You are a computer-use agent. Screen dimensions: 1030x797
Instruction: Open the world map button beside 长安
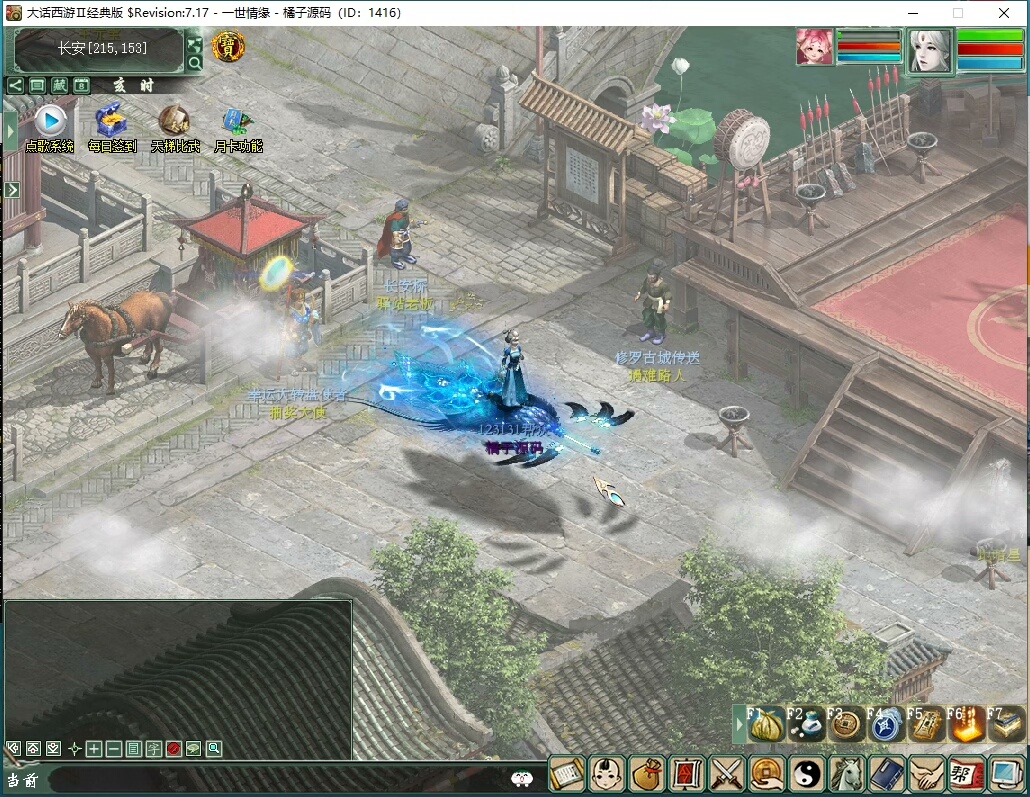coord(195,44)
